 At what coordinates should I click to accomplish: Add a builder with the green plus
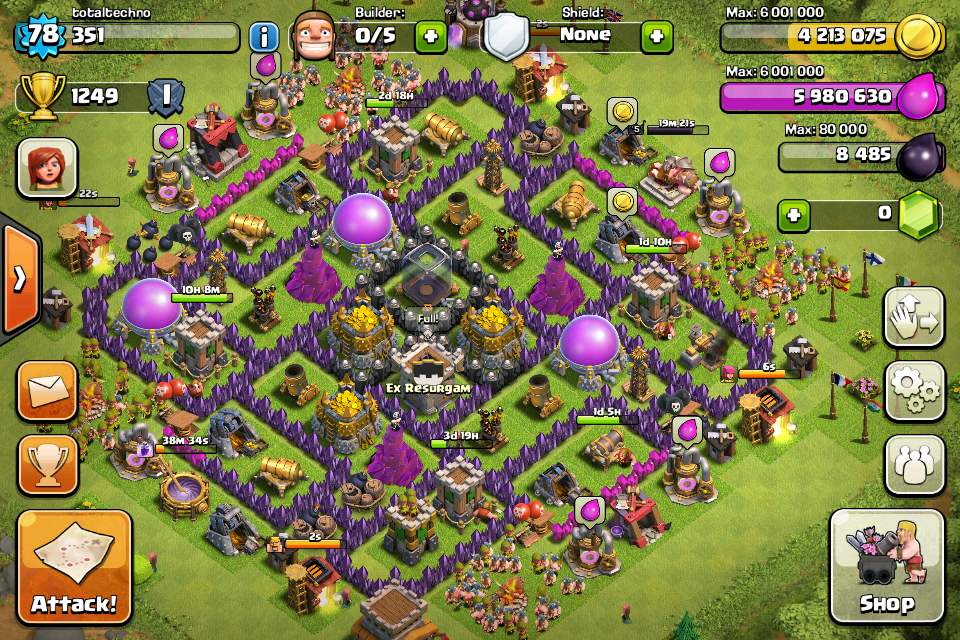pyautogui.click(x=431, y=37)
